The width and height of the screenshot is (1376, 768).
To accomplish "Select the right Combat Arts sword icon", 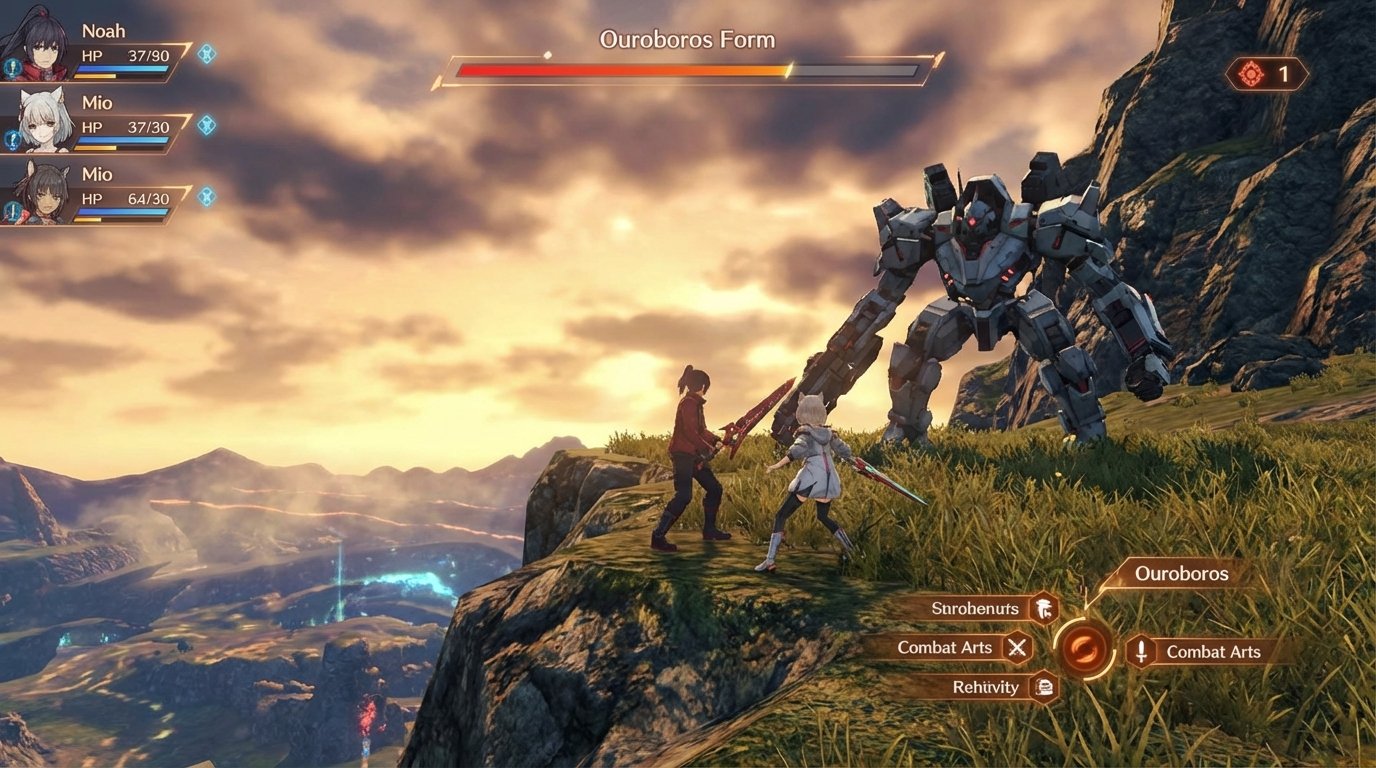I will click(x=1142, y=652).
